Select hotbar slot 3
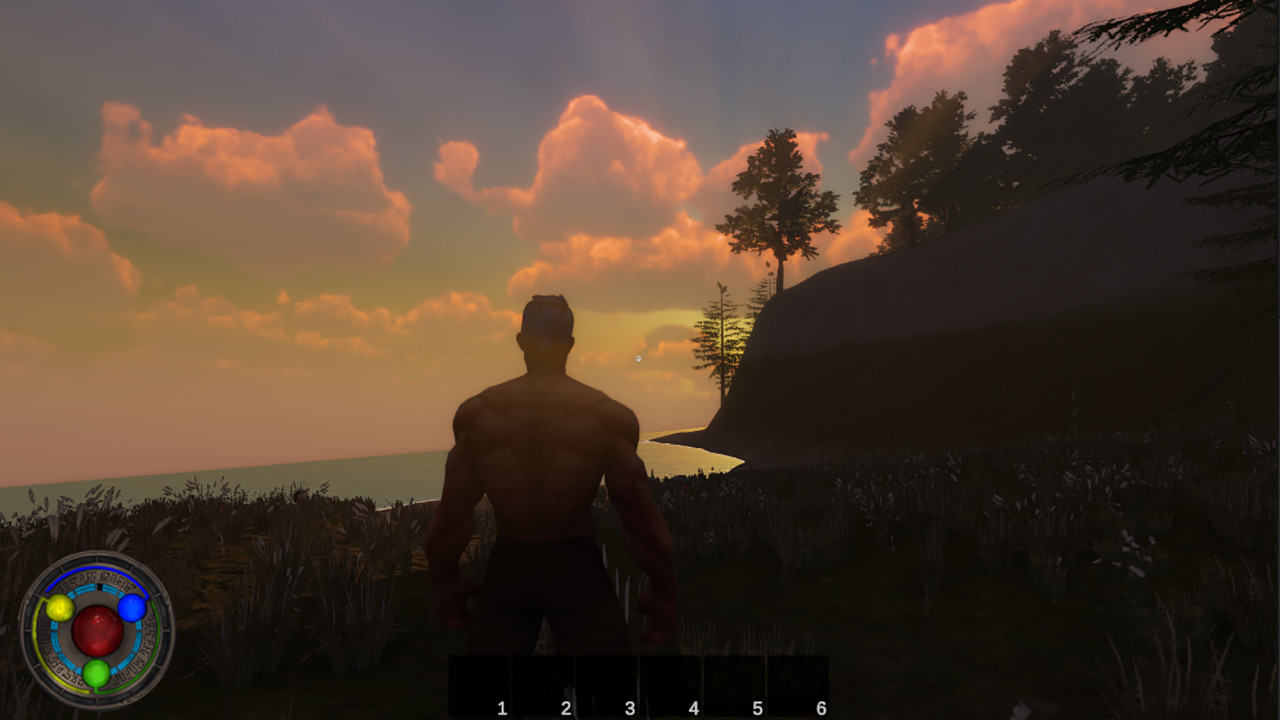This screenshot has width=1280, height=720. [608, 685]
